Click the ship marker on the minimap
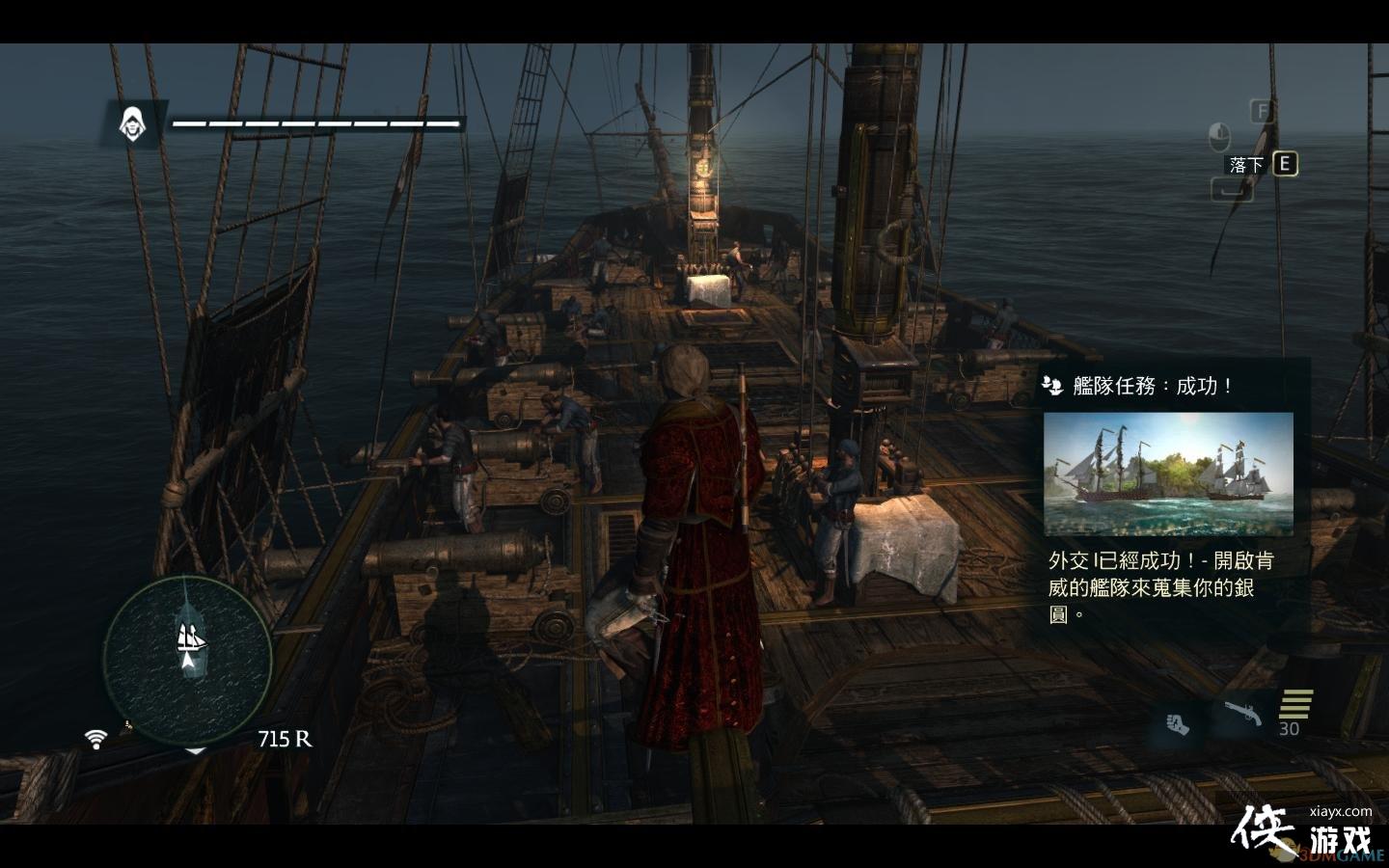This screenshot has height=868, width=1389. point(189,638)
